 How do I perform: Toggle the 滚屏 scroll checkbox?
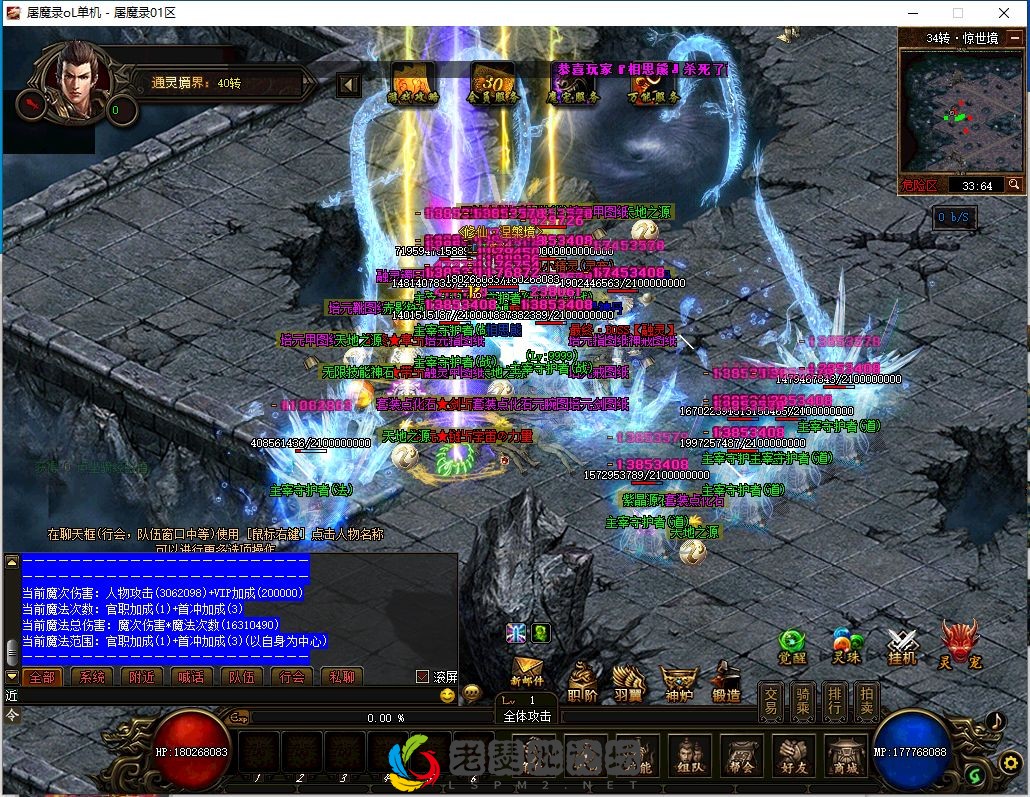(x=422, y=677)
